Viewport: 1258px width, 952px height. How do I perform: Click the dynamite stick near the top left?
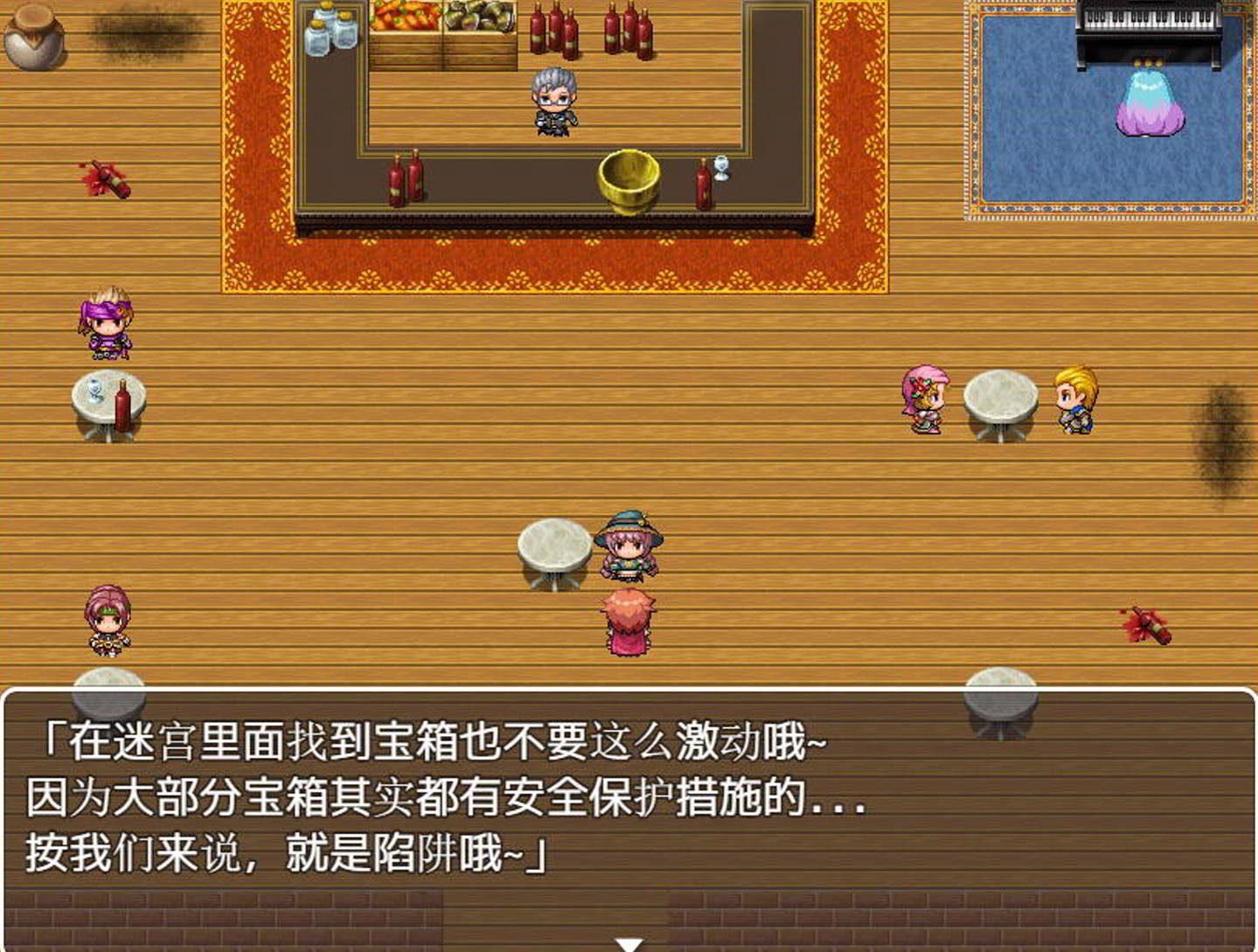[109, 179]
